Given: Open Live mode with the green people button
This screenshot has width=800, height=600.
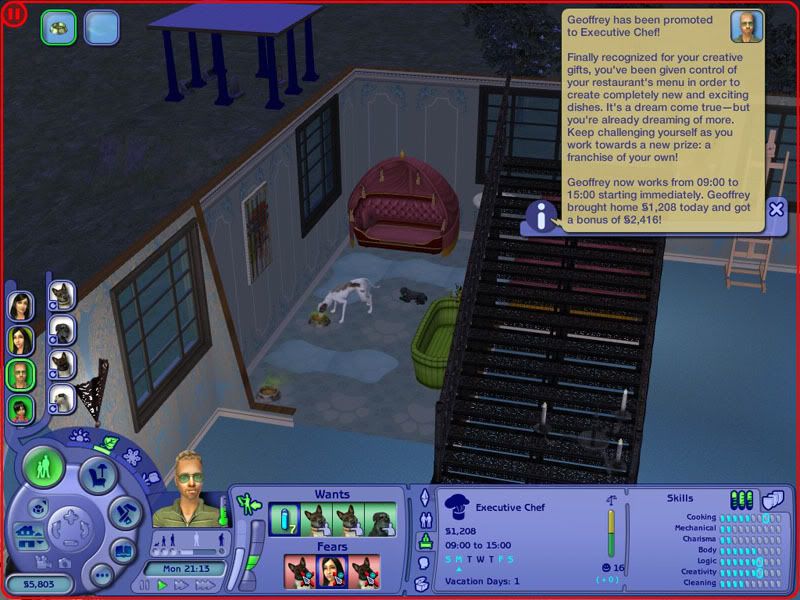Looking at the screenshot, I should coord(44,467).
